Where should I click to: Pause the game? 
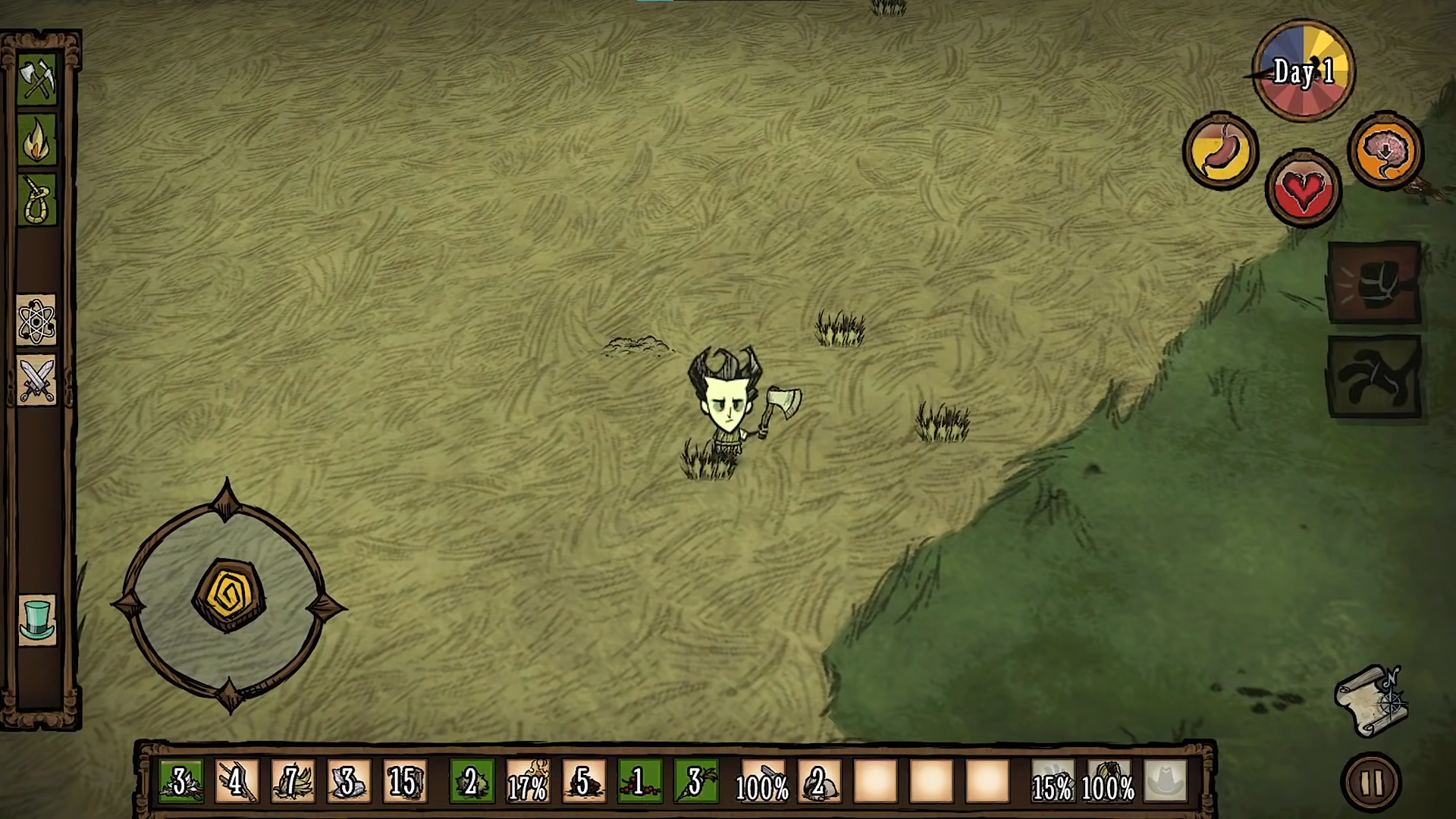pyautogui.click(x=1372, y=783)
